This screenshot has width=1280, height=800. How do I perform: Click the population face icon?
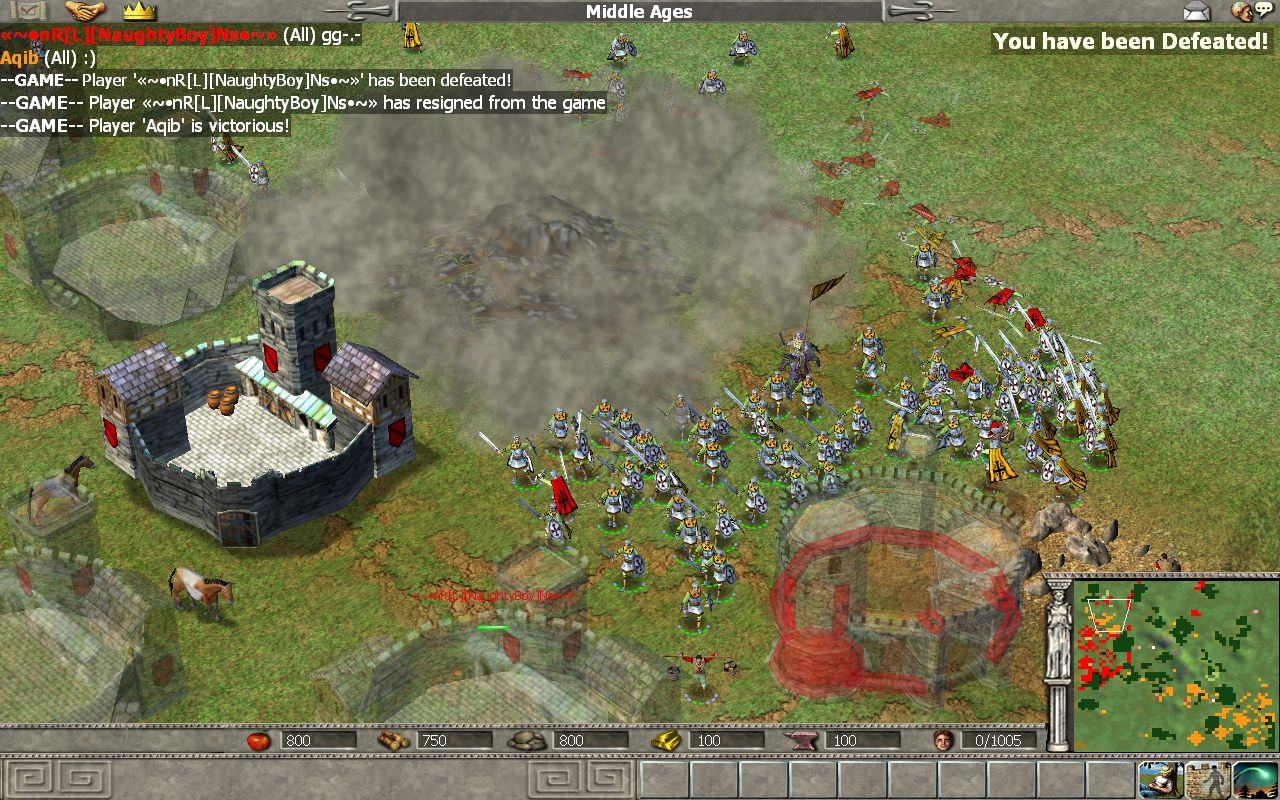[x=941, y=740]
